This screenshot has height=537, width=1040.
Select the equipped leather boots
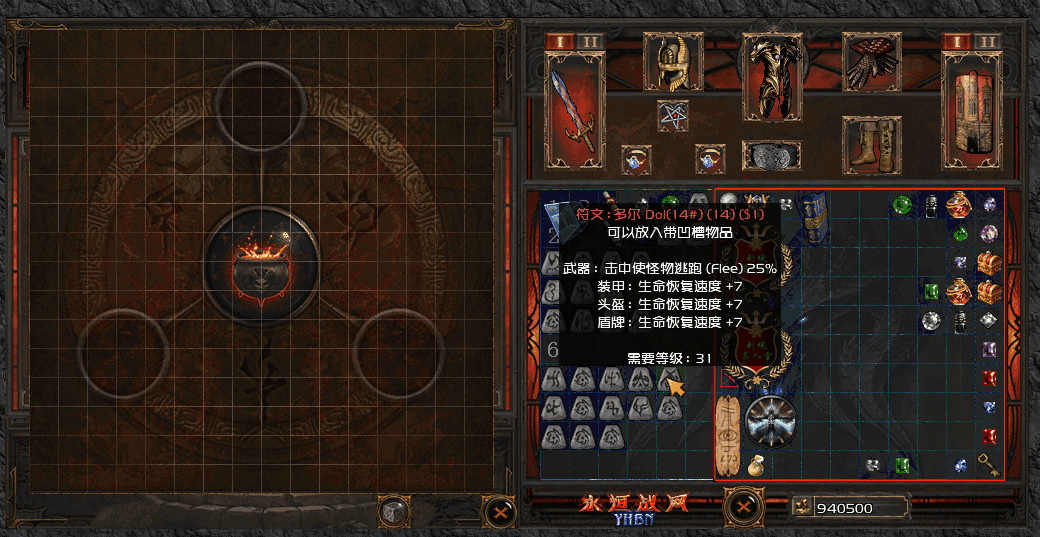coord(871,145)
